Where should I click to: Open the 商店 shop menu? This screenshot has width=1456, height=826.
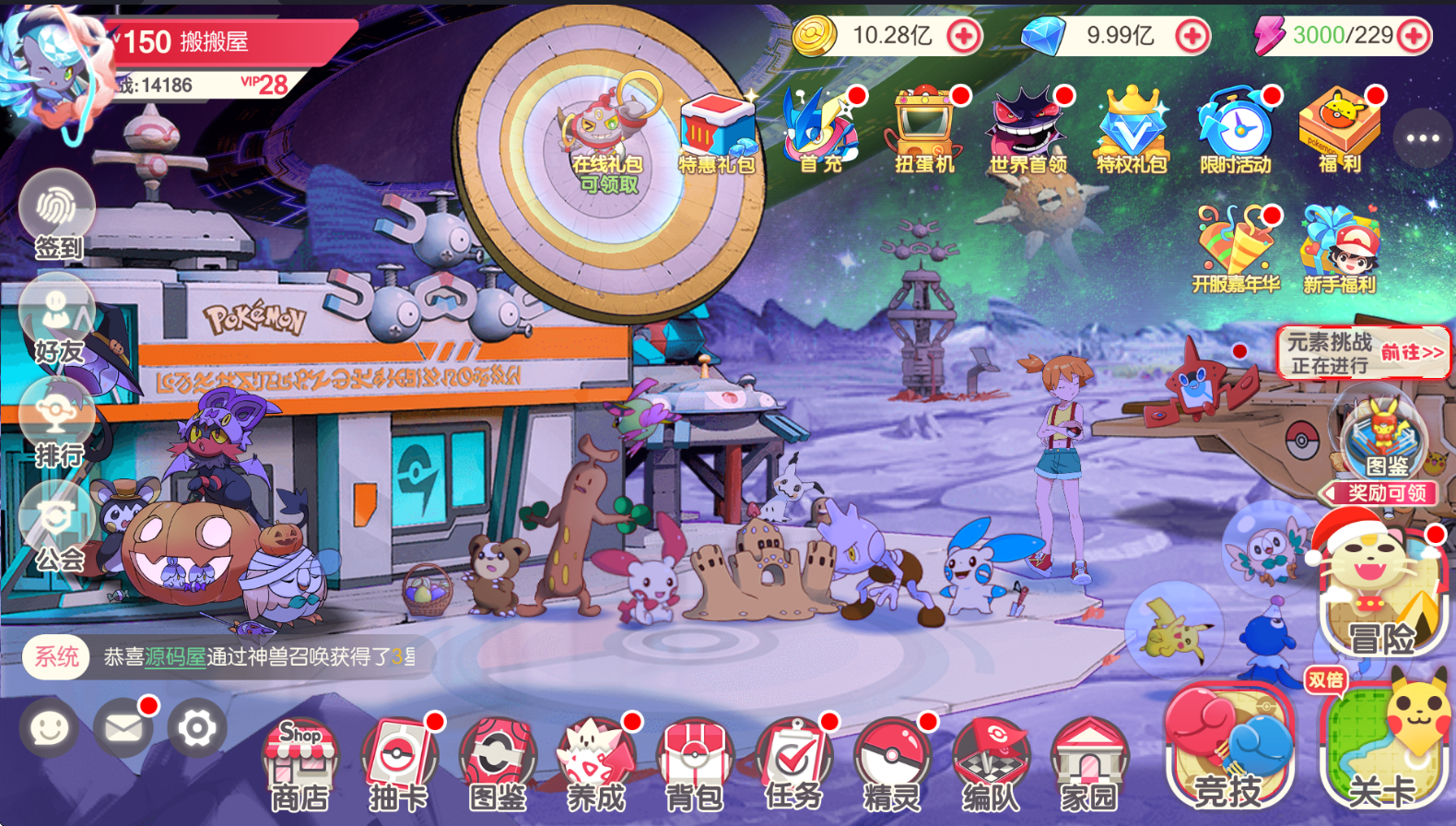tap(299, 763)
